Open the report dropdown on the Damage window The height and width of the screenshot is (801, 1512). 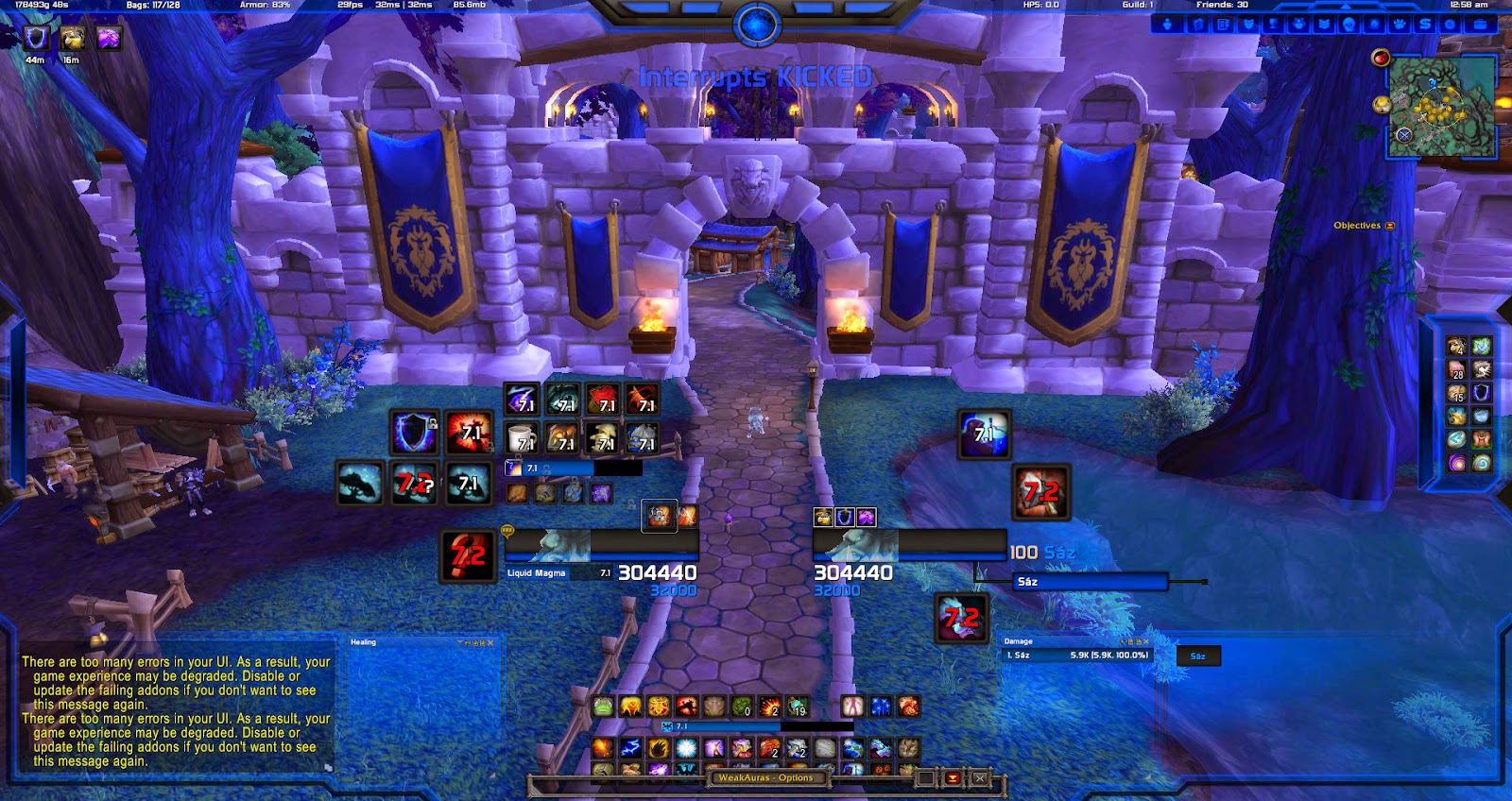tap(1131, 641)
